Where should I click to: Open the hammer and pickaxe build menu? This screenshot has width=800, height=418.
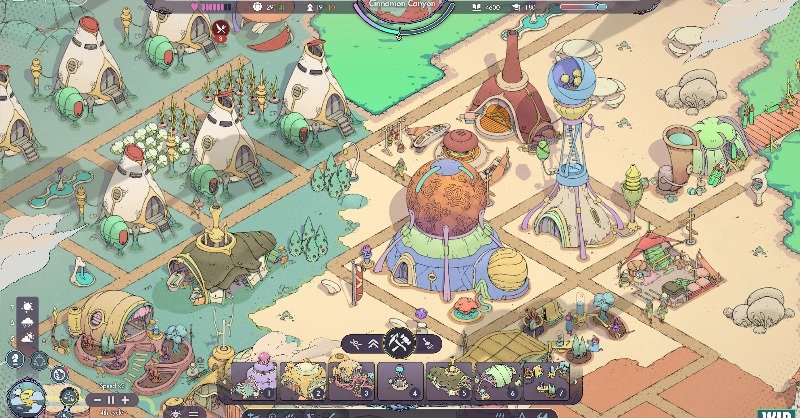(399, 343)
